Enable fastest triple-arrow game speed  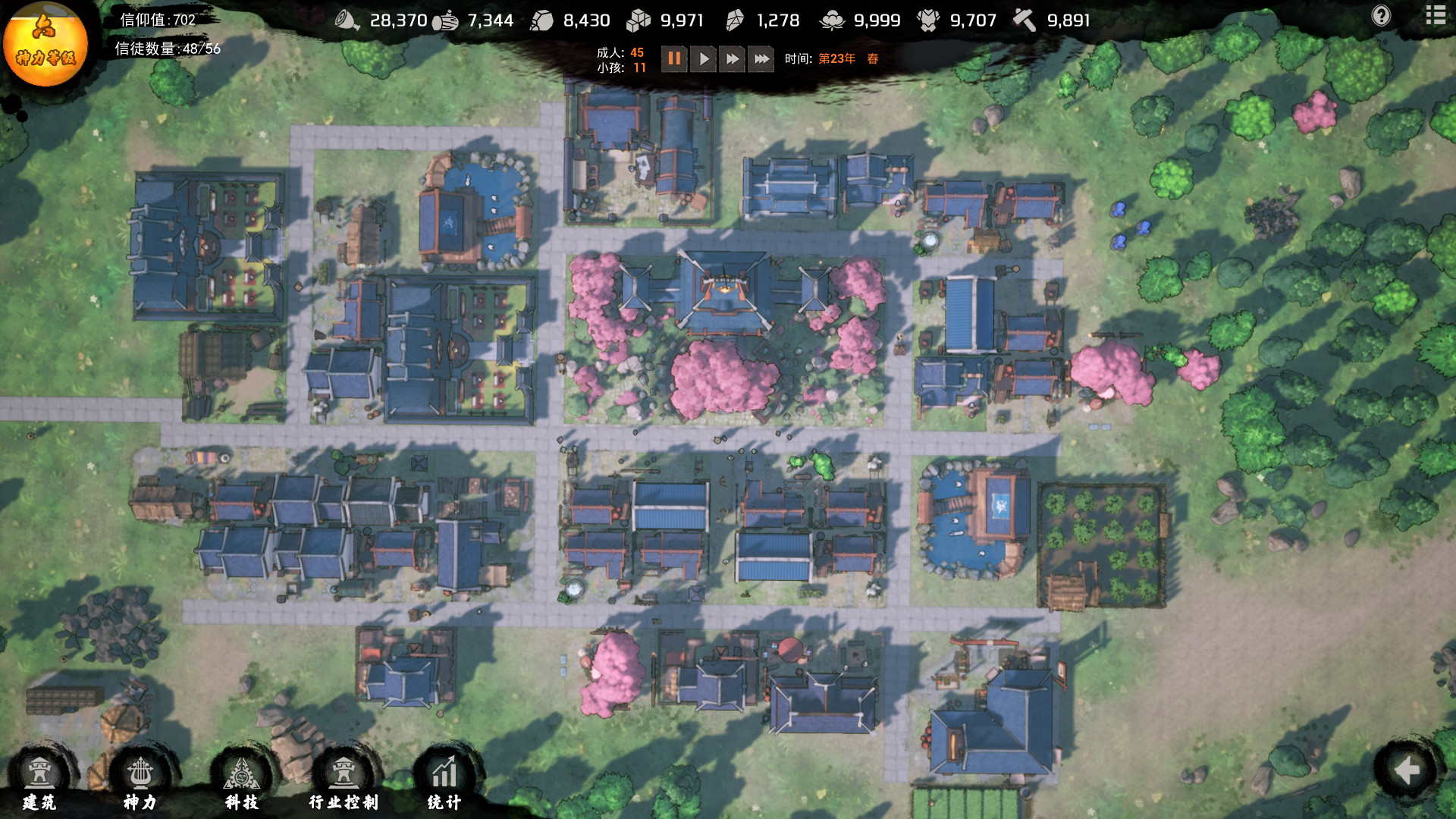click(761, 59)
